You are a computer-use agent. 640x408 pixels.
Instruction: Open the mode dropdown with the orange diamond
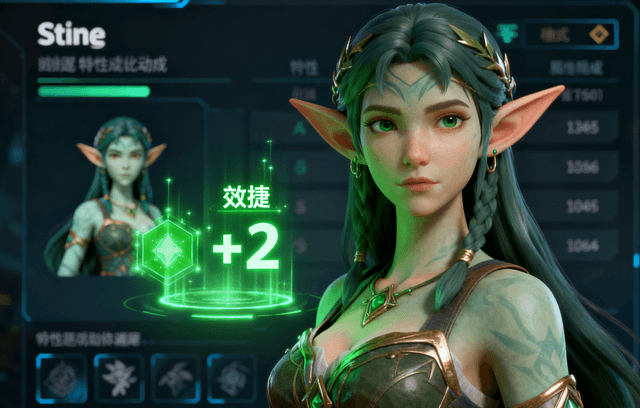[x=571, y=34]
